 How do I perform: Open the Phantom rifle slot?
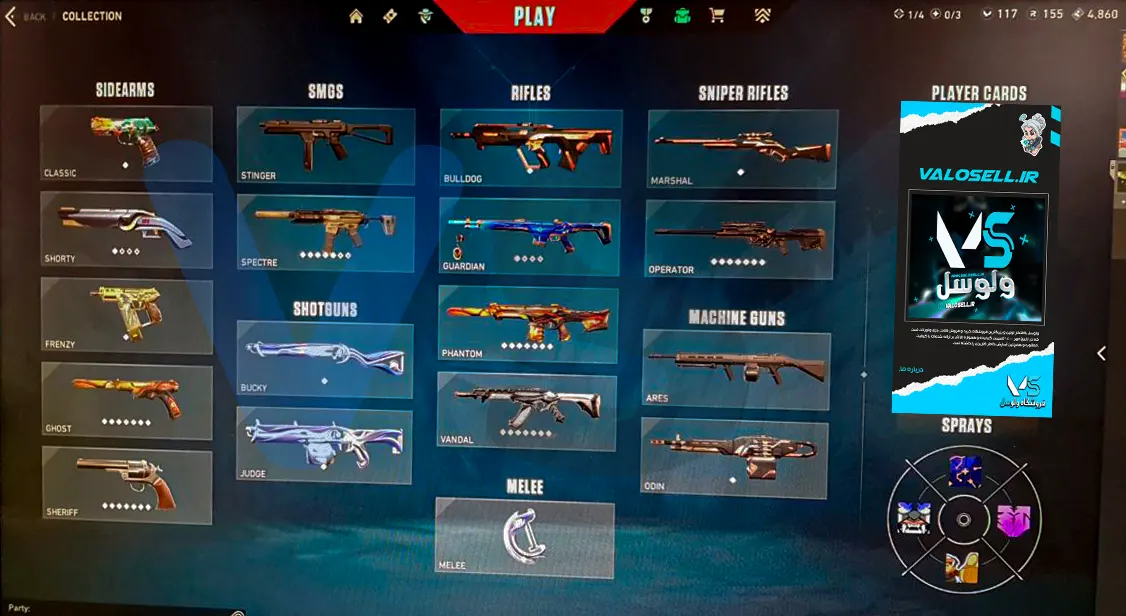[528, 325]
